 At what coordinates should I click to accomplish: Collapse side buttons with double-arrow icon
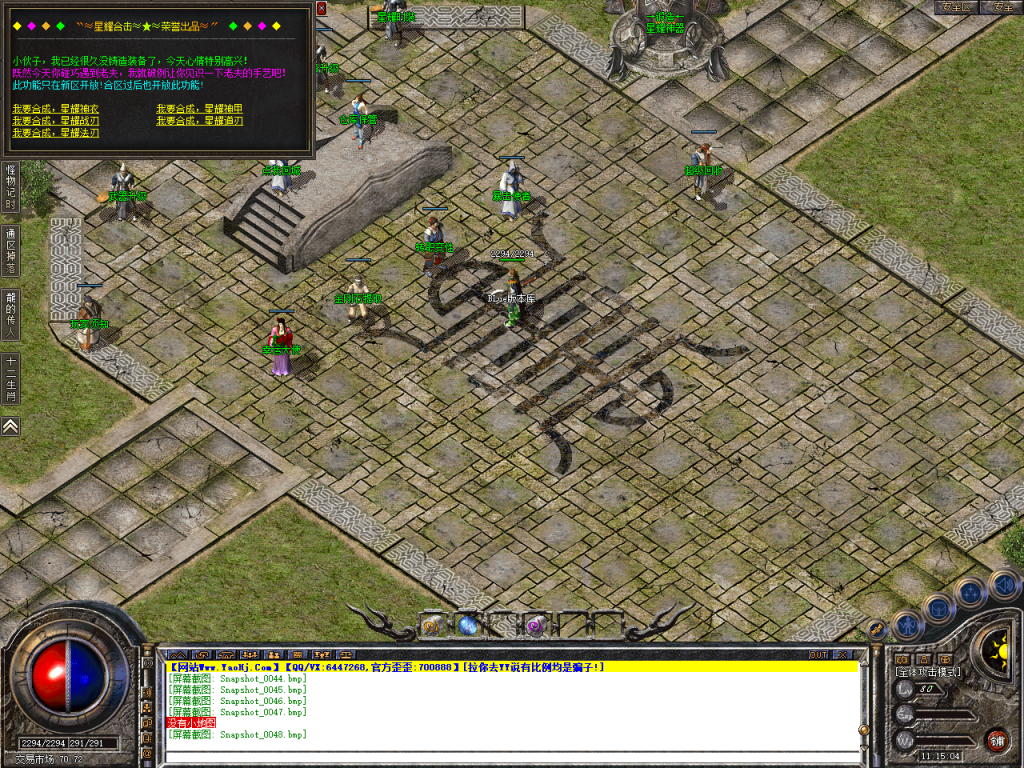(10, 426)
